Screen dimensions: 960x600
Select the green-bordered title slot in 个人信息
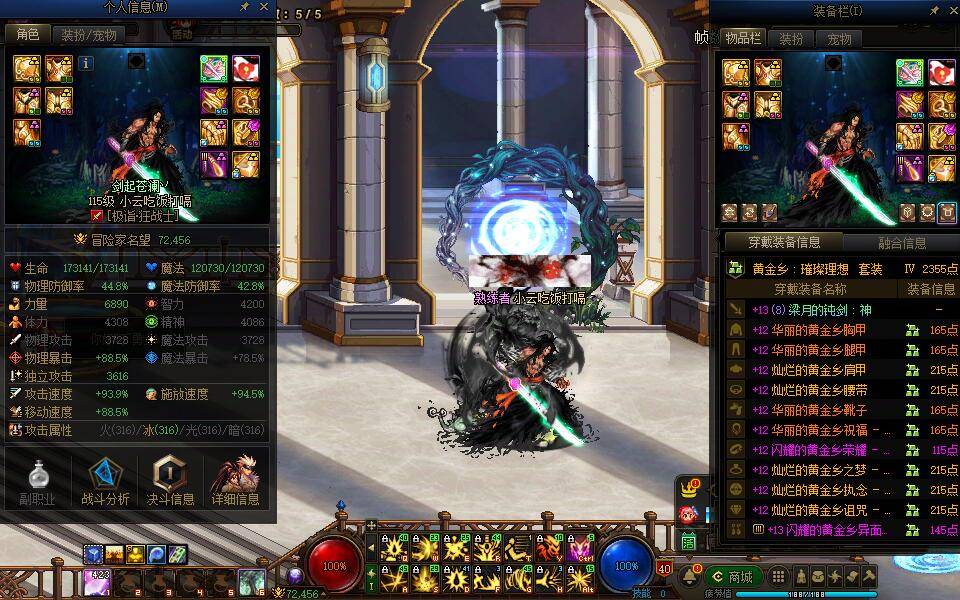[213, 69]
